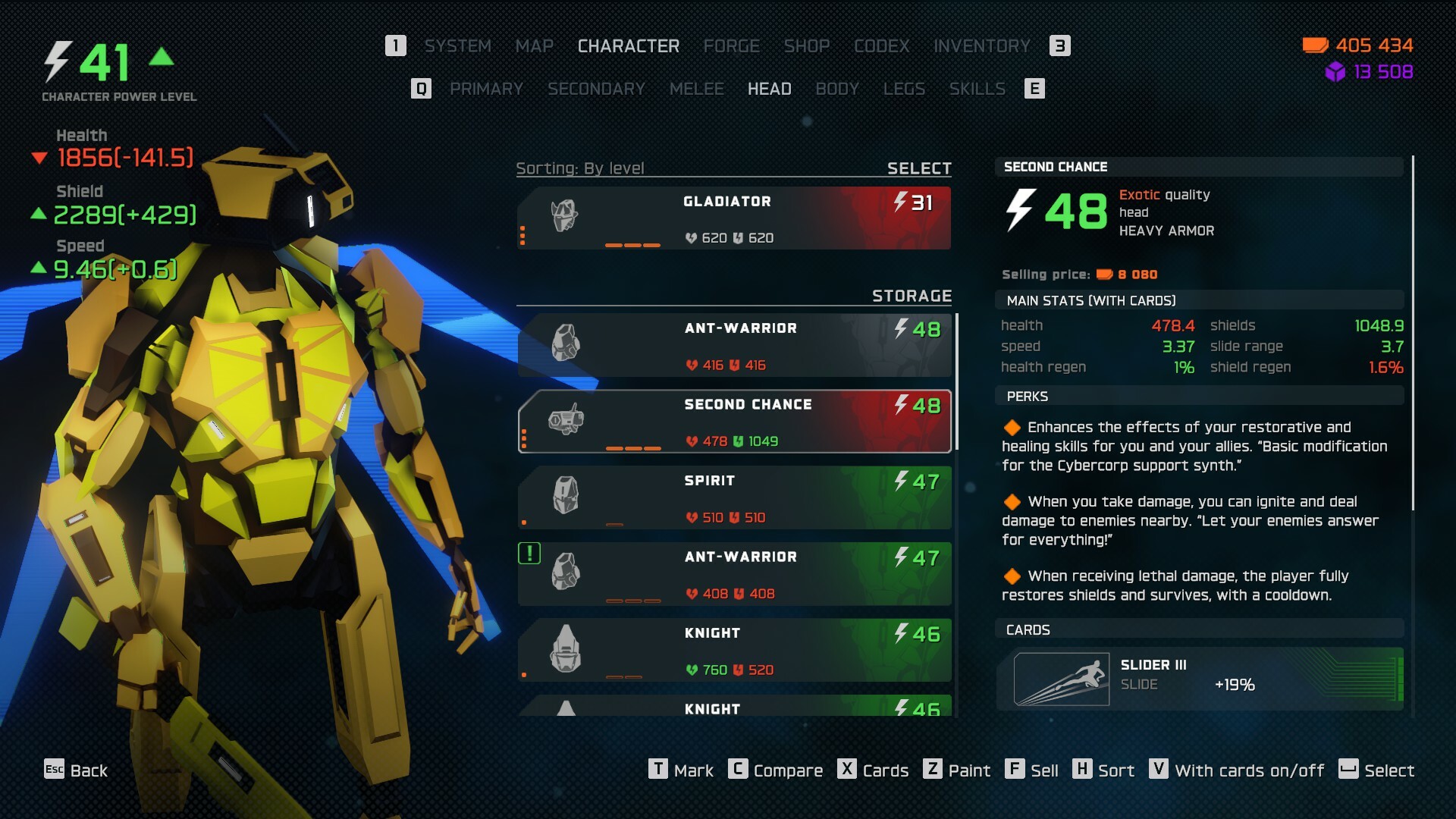Image resolution: width=1456 pixels, height=819 pixels.
Task: Choose the Spirit helmet in storage
Action: pos(733,497)
